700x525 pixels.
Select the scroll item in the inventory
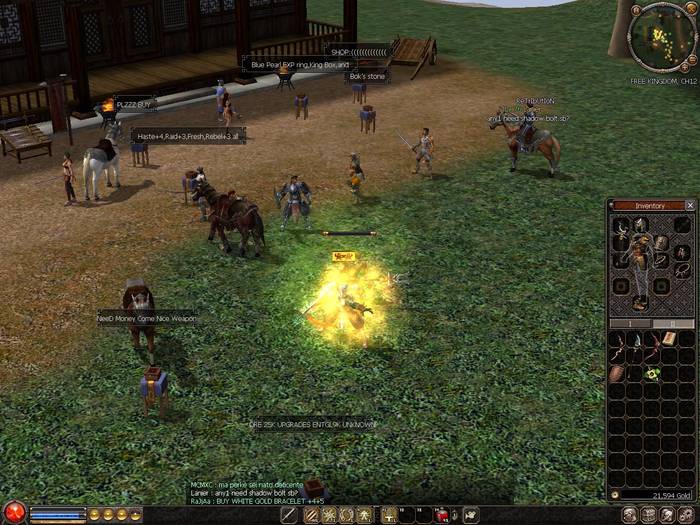tap(668, 340)
